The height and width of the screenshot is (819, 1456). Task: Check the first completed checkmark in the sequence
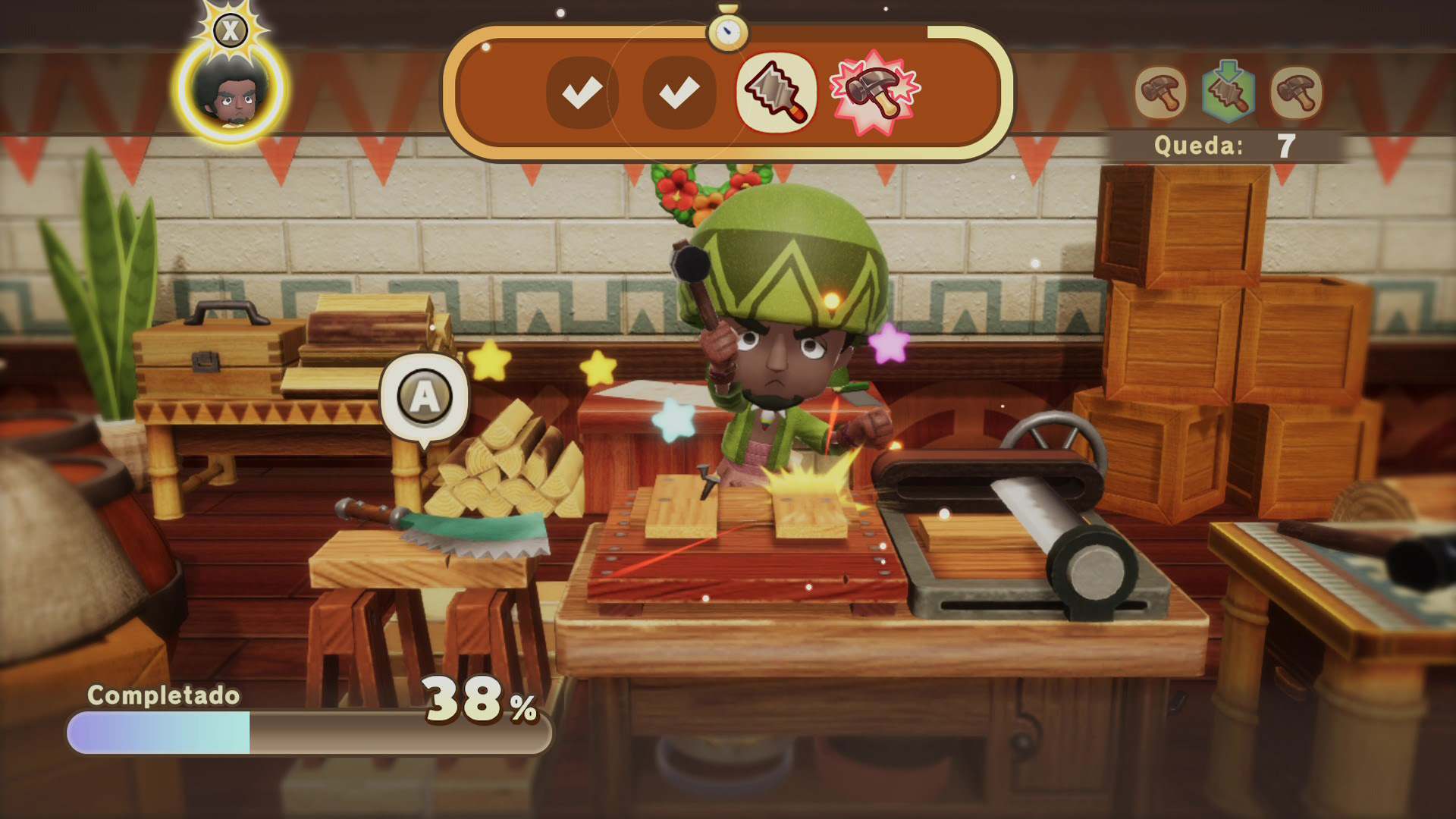click(x=581, y=93)
